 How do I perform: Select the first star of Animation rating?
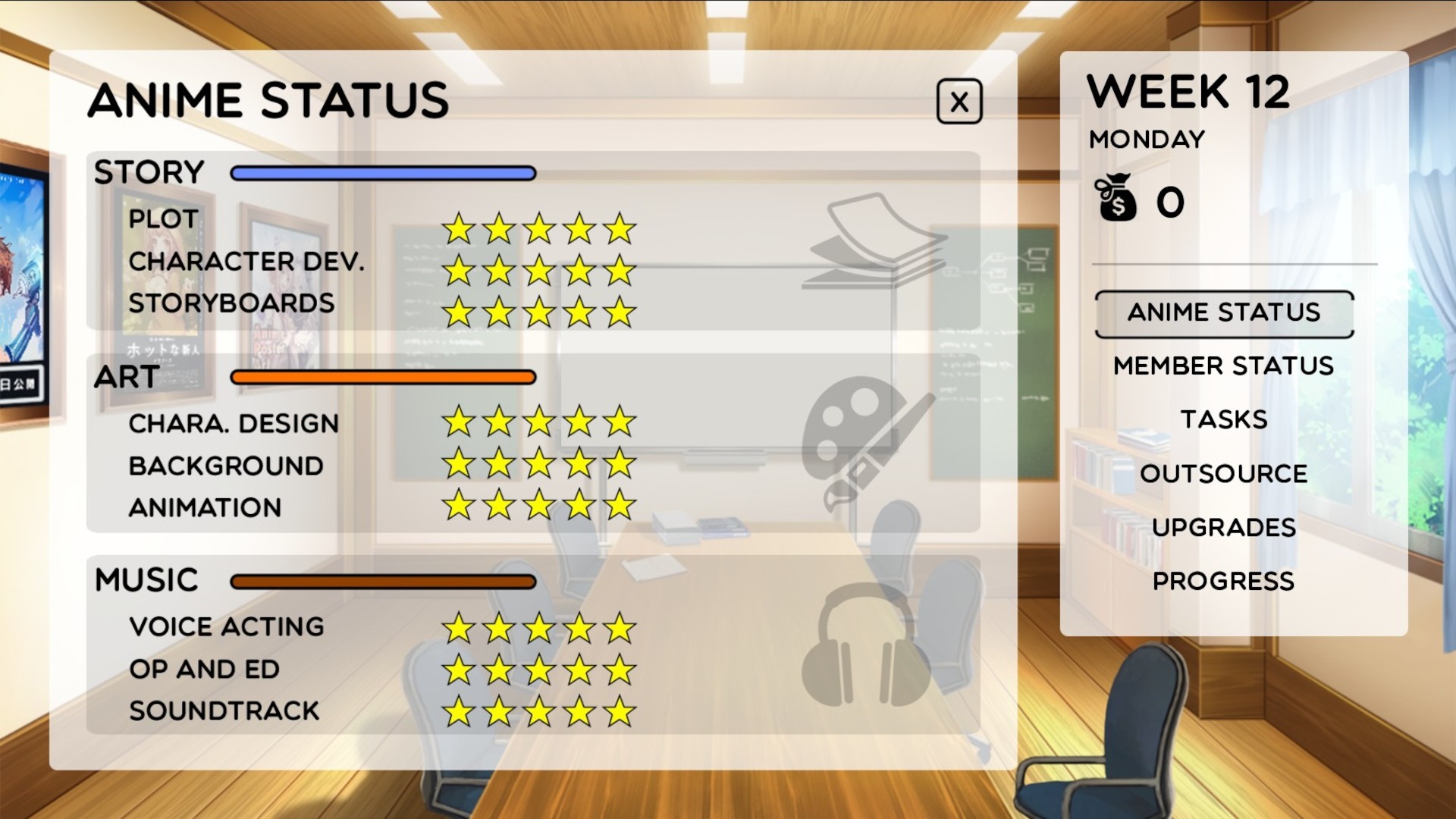point(460,506)
